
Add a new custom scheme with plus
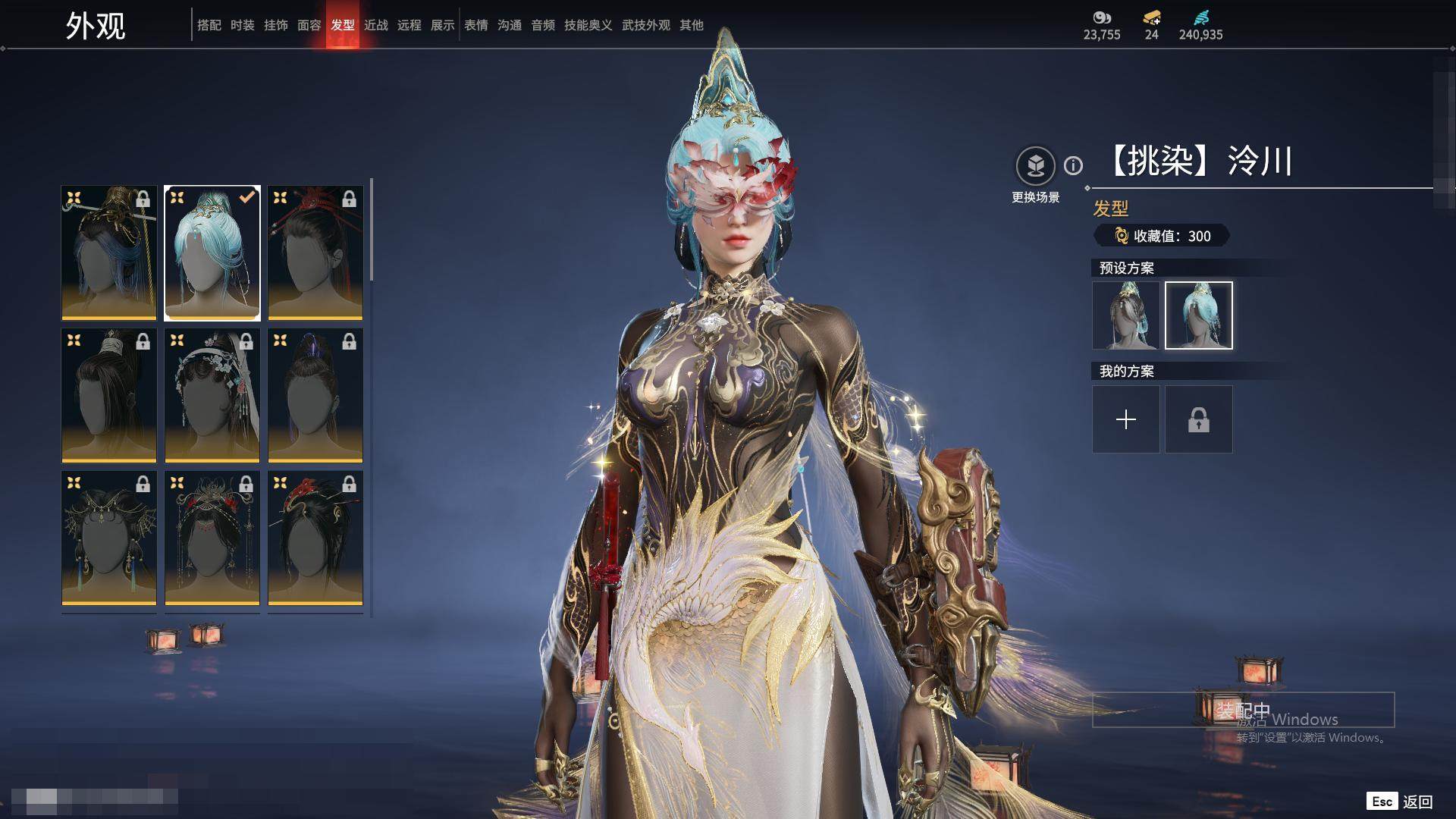coord(1125,419)
